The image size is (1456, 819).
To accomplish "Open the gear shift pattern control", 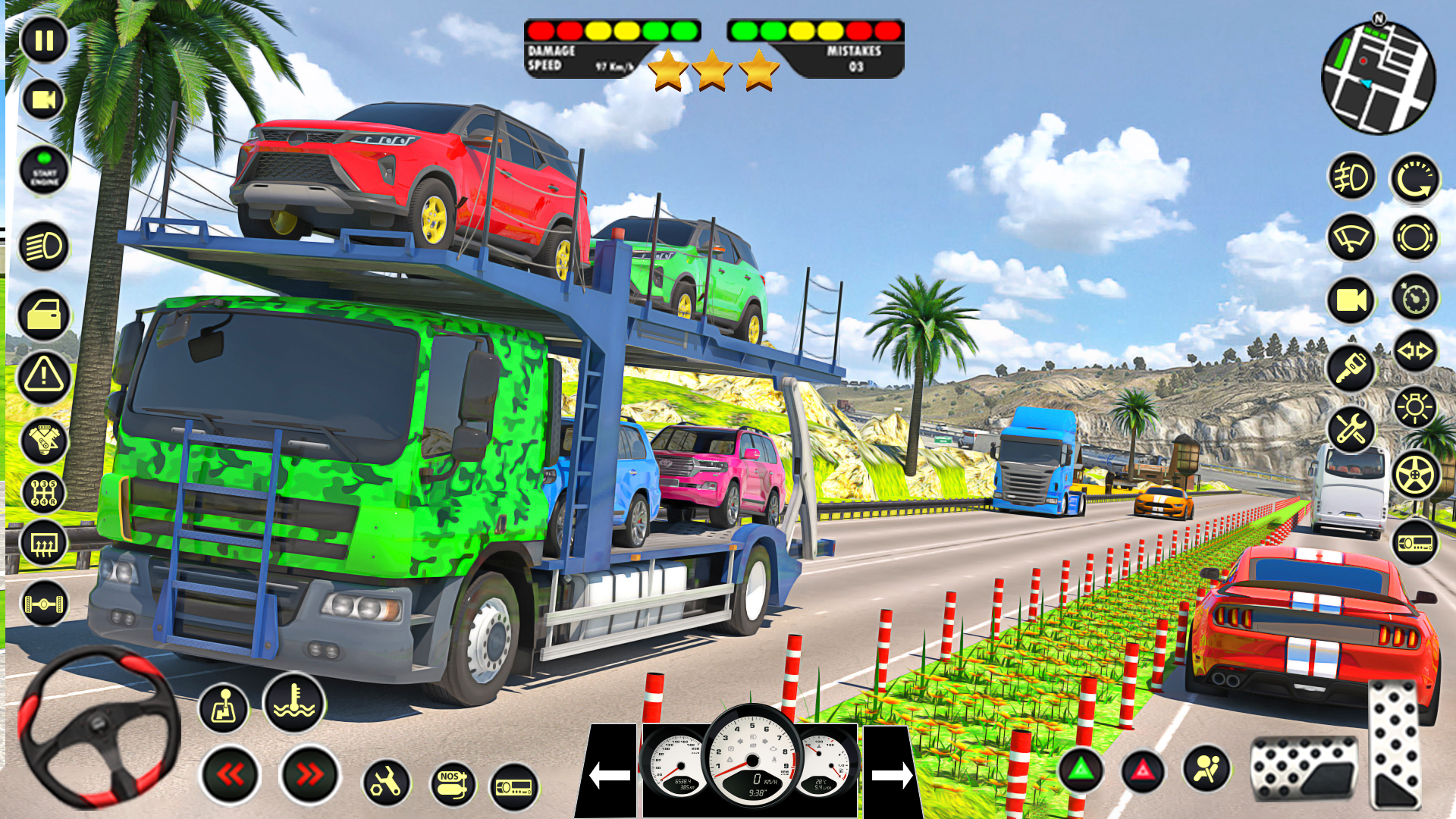I will (43, 493).
